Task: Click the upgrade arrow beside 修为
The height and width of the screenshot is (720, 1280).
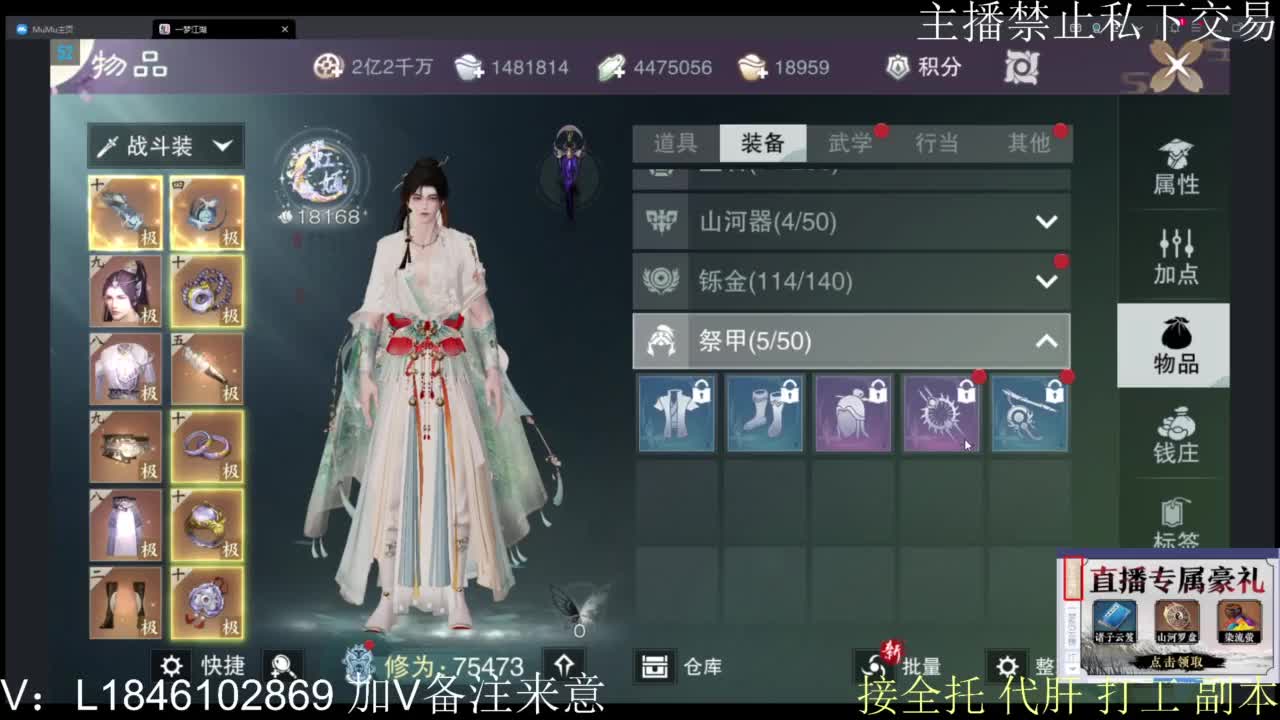Action: pyautogui.click(x=566, y=666)
